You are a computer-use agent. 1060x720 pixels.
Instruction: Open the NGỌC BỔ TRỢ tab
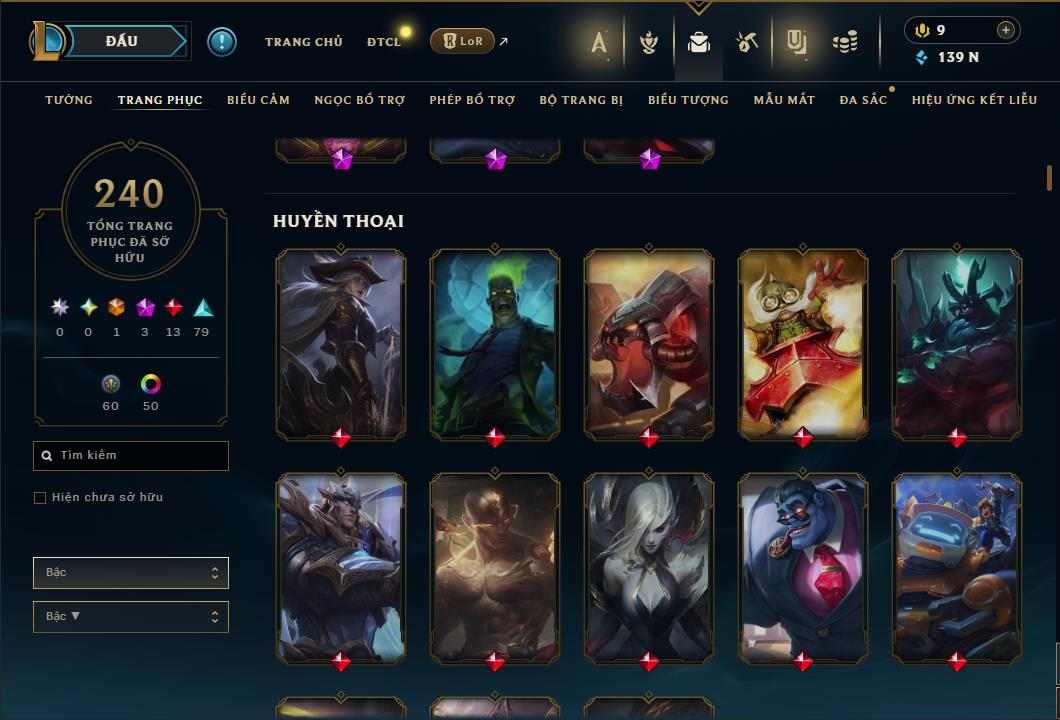359,100
